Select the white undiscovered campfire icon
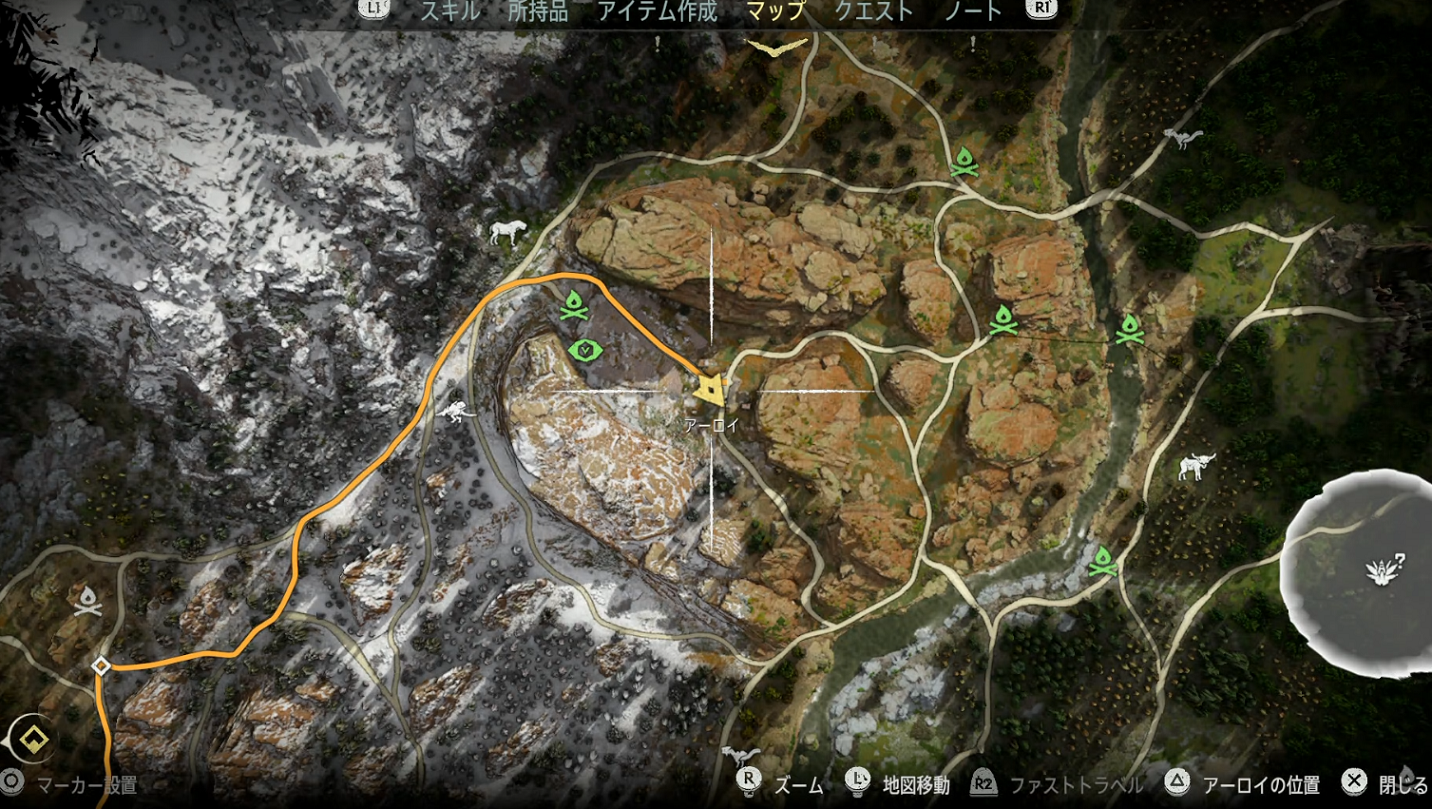Image resolution: width=1432 pixels, height=809 pixels. 88,601
